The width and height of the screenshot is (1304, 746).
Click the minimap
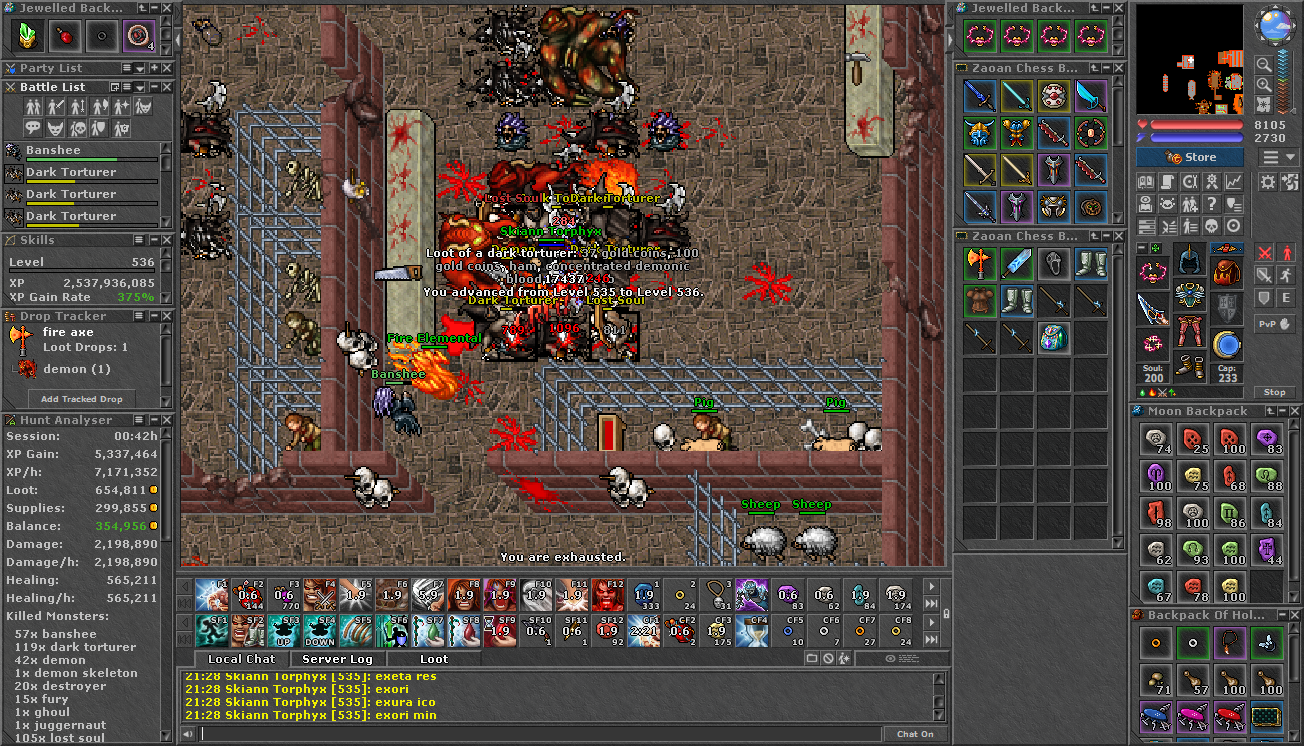pos(1190,60)
